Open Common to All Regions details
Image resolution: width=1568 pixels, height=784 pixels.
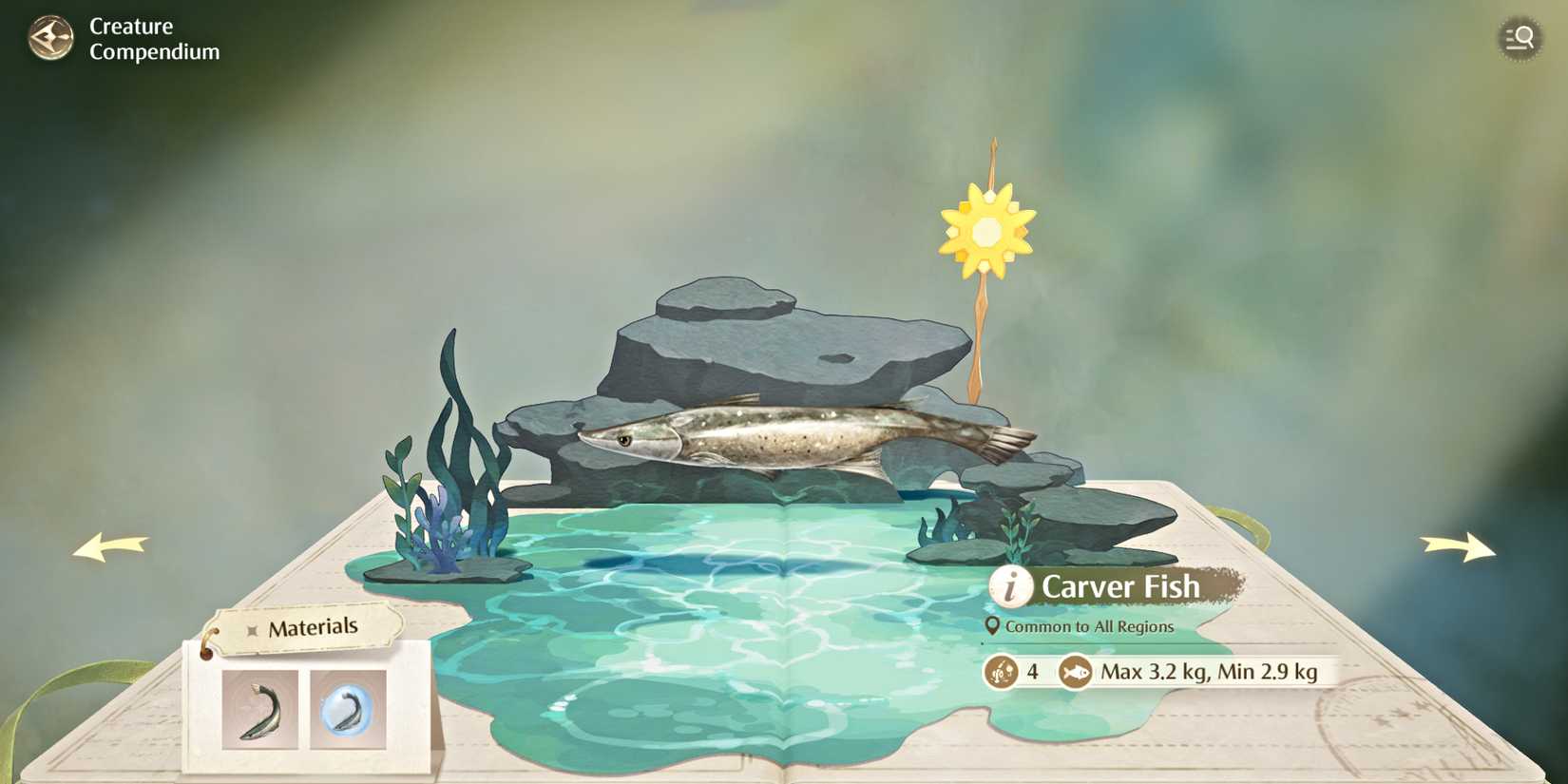pos(1091,626)
